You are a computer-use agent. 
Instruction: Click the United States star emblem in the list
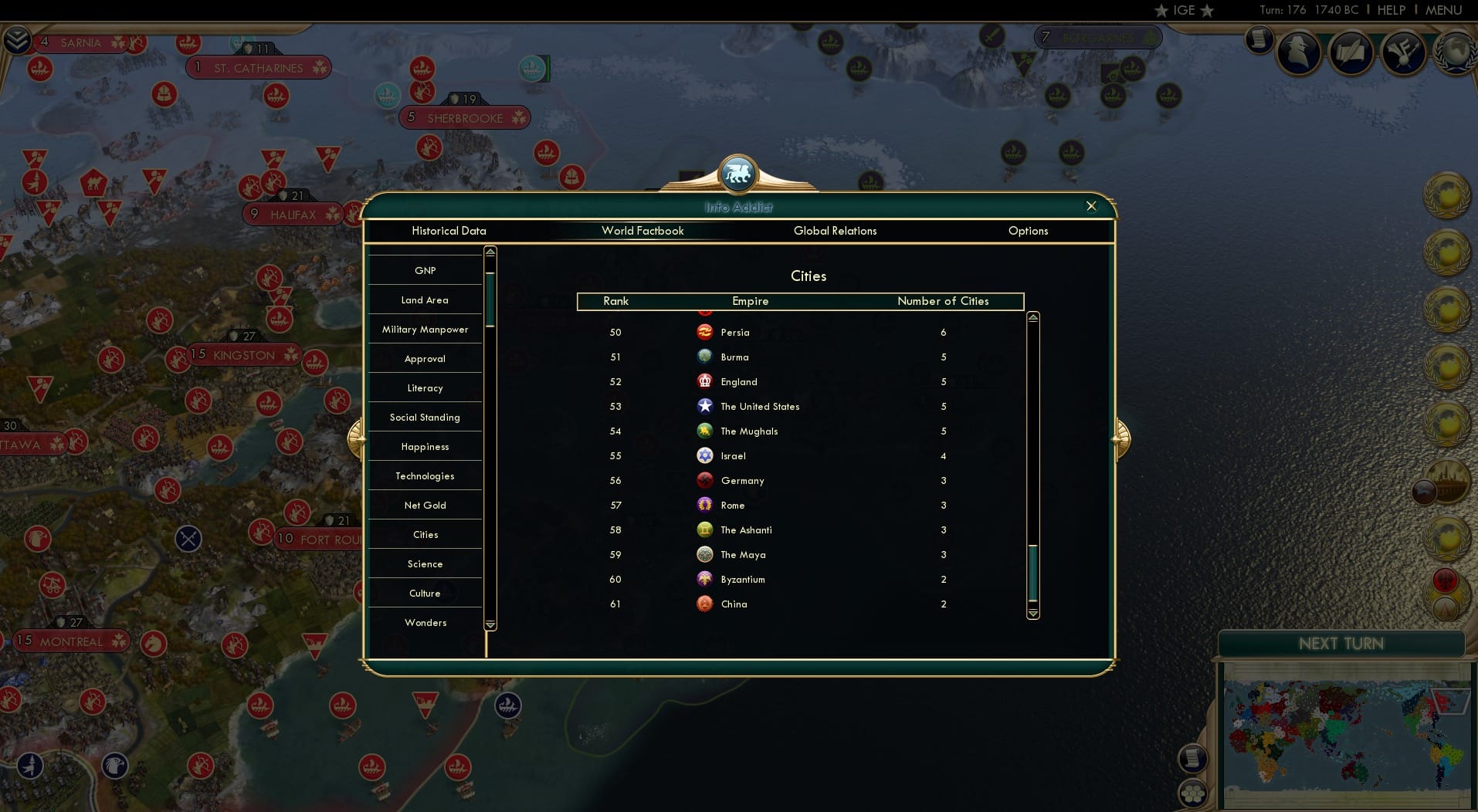pyautogui.click(x=705, y=406)
